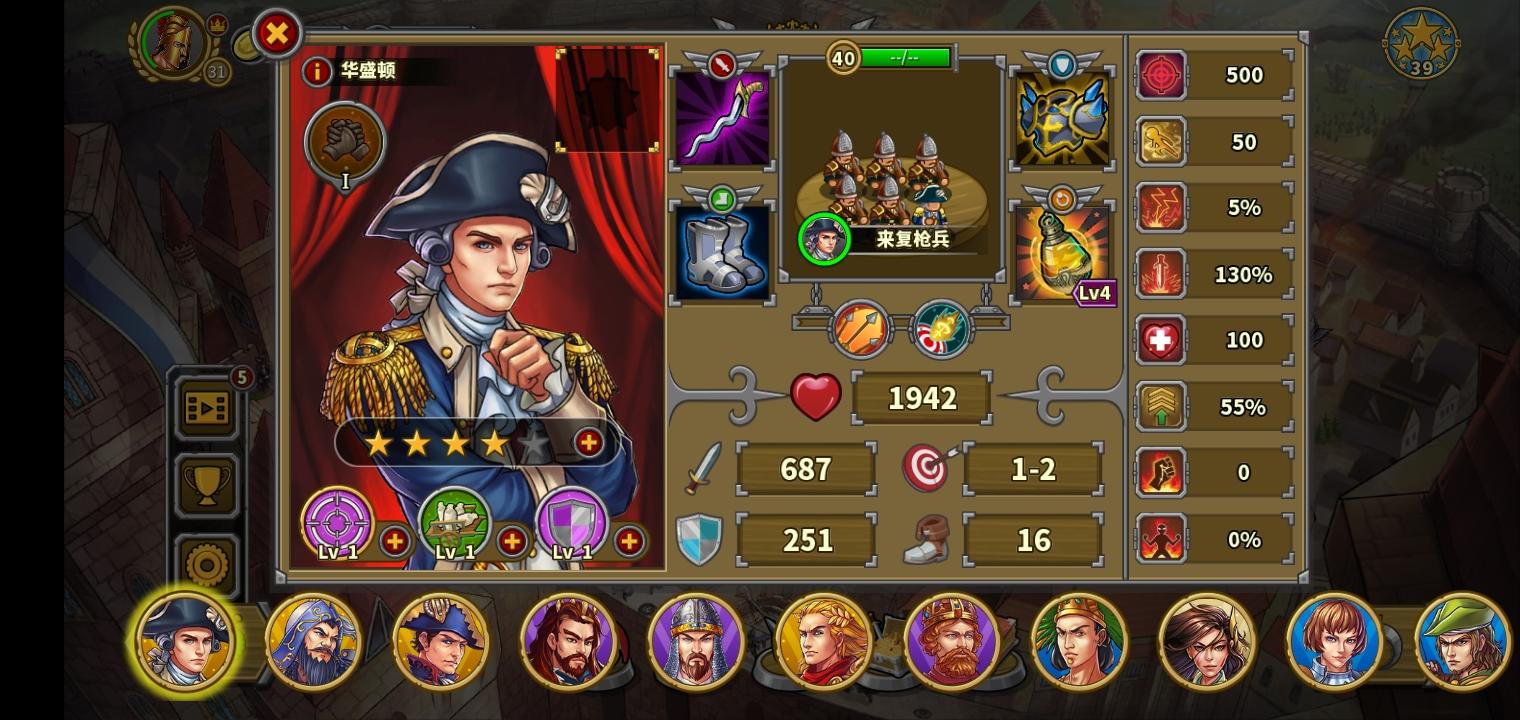Switch to hero Robin Hood at far right
Screen dimensions: 1520x720
click(x=1461, y=641)
